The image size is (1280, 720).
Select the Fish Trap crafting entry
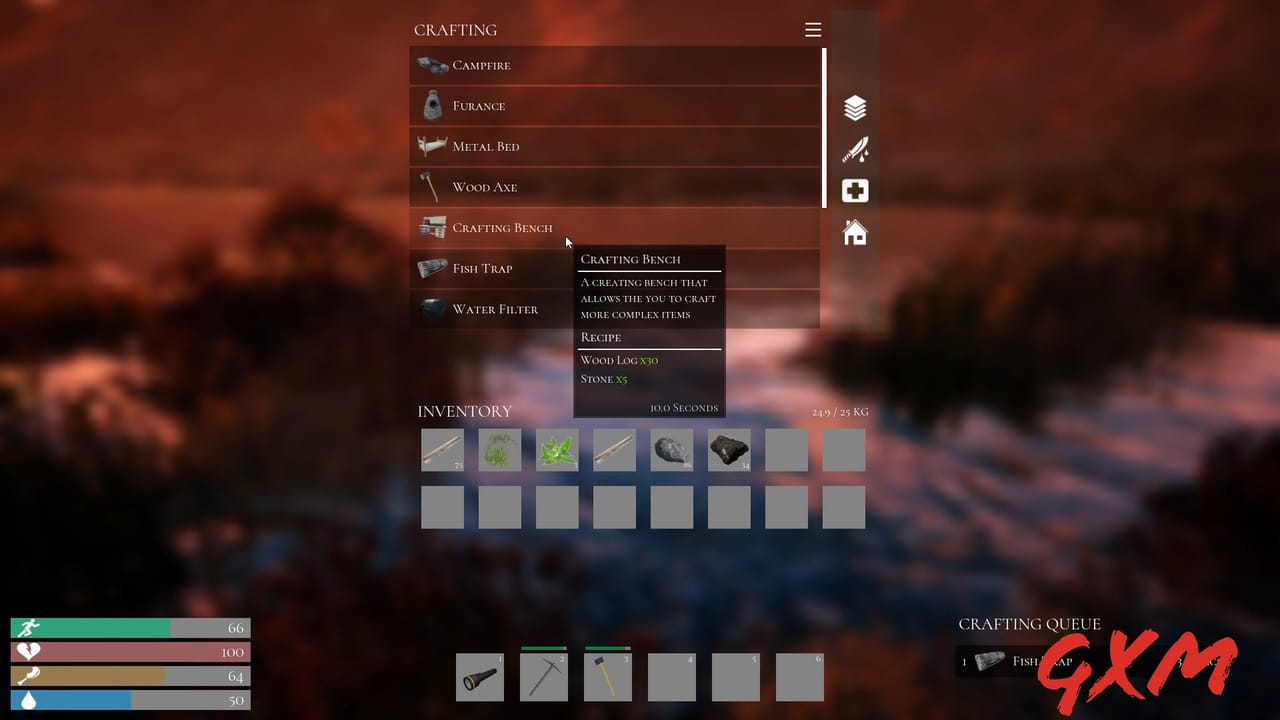tap(482, 268)
